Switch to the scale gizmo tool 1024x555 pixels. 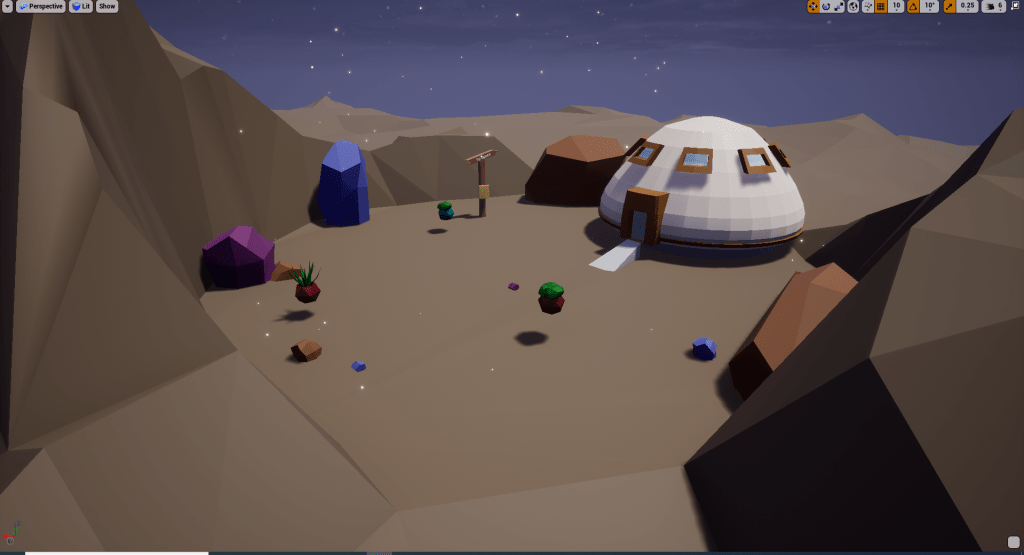coord(839,6)
